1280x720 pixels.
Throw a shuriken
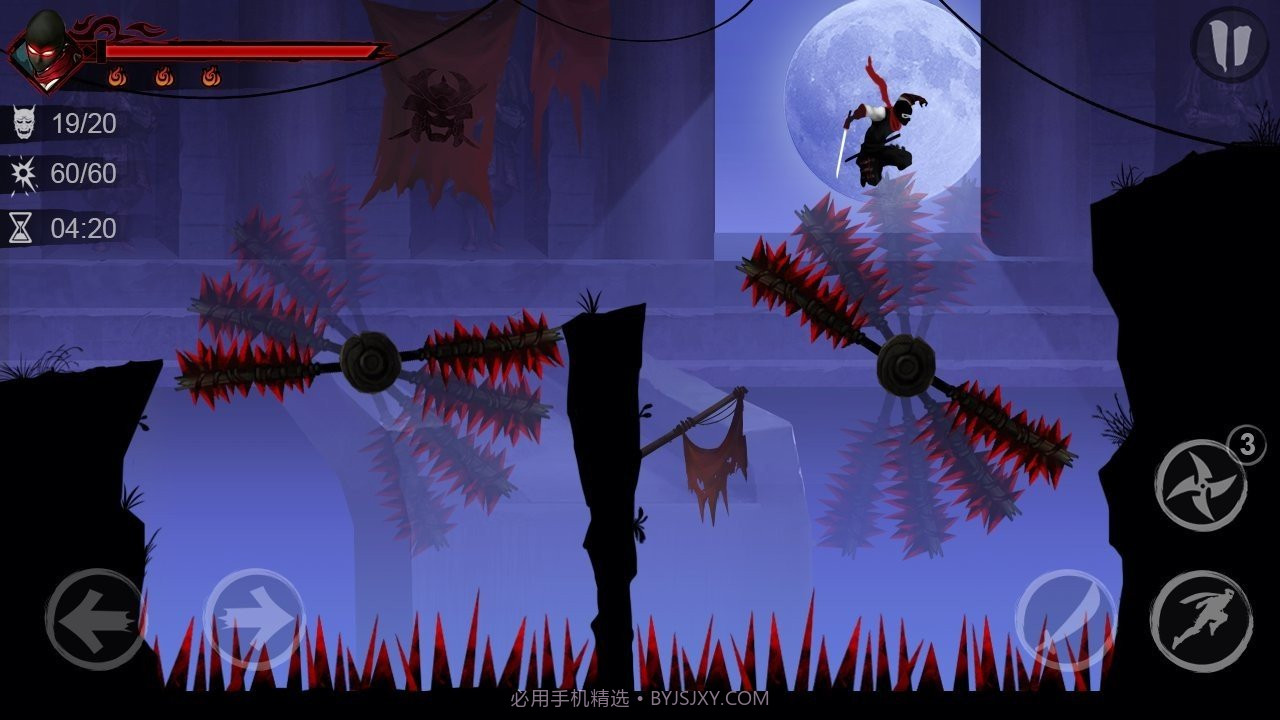[1200, 486]
